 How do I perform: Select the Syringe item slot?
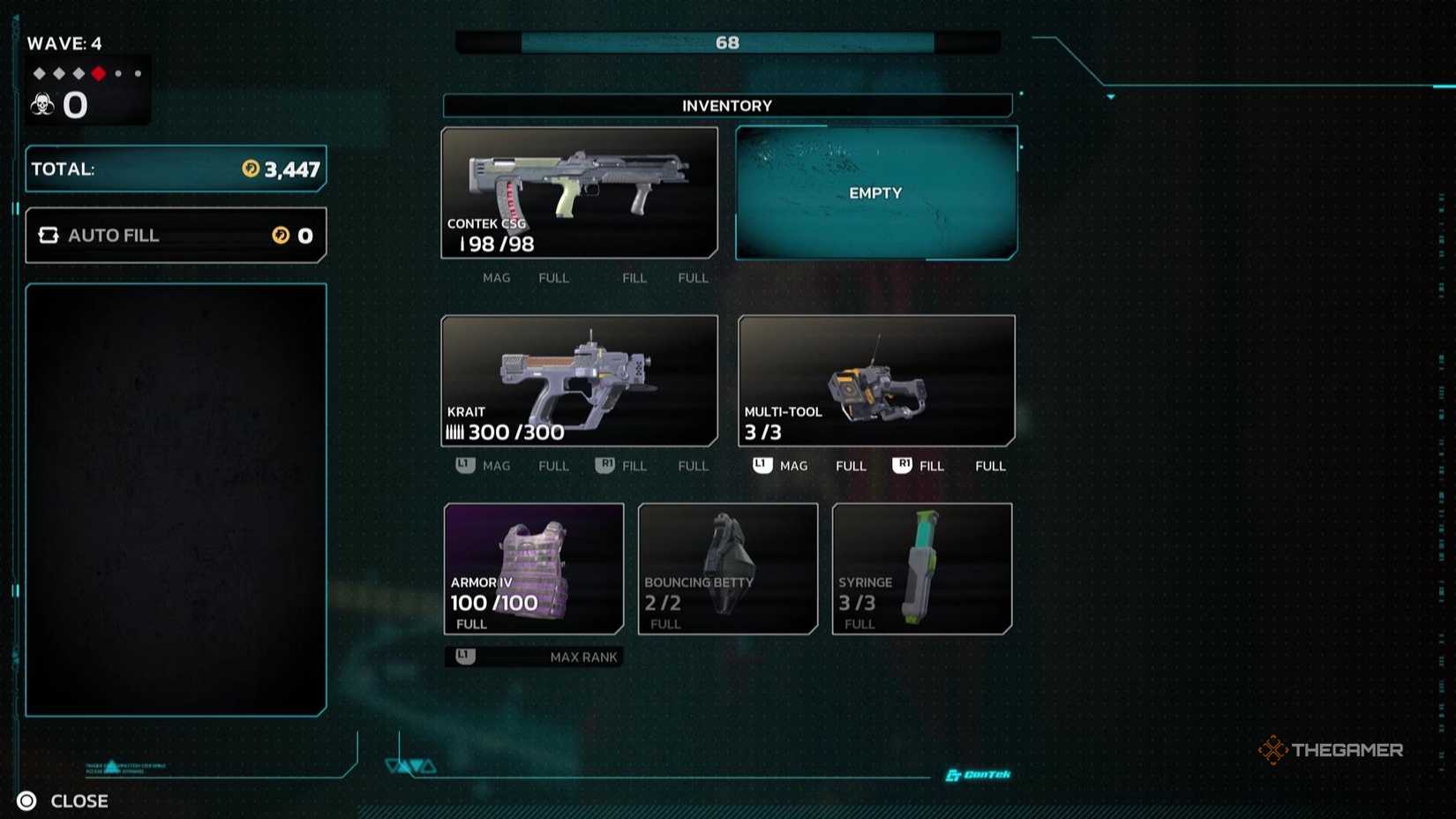tap(922, 568)
